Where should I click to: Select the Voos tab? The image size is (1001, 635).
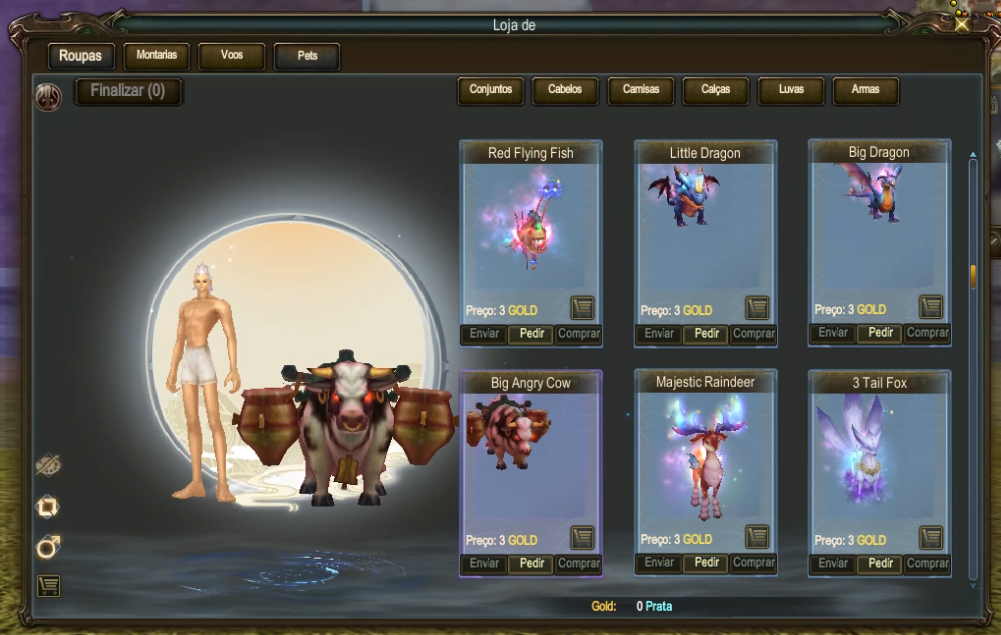point(231,56)
